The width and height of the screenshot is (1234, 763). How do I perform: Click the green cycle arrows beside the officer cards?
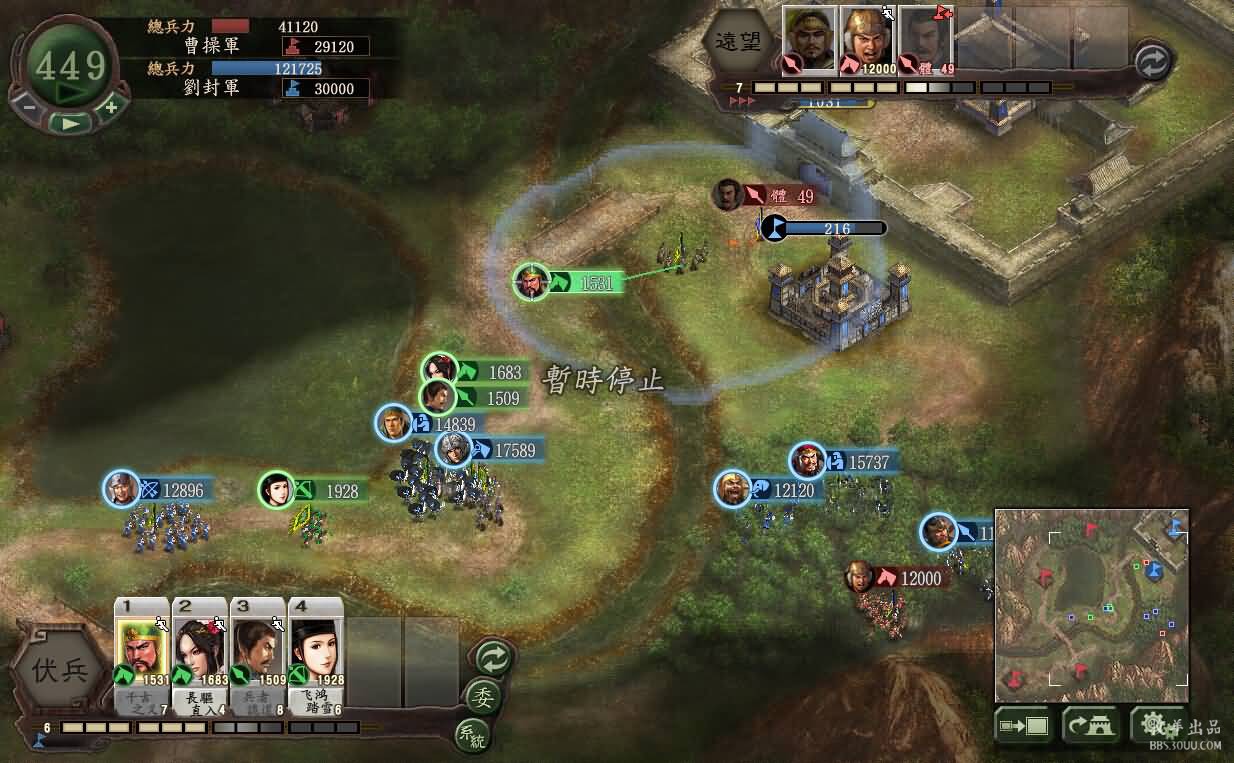click(x=492, y=658)
